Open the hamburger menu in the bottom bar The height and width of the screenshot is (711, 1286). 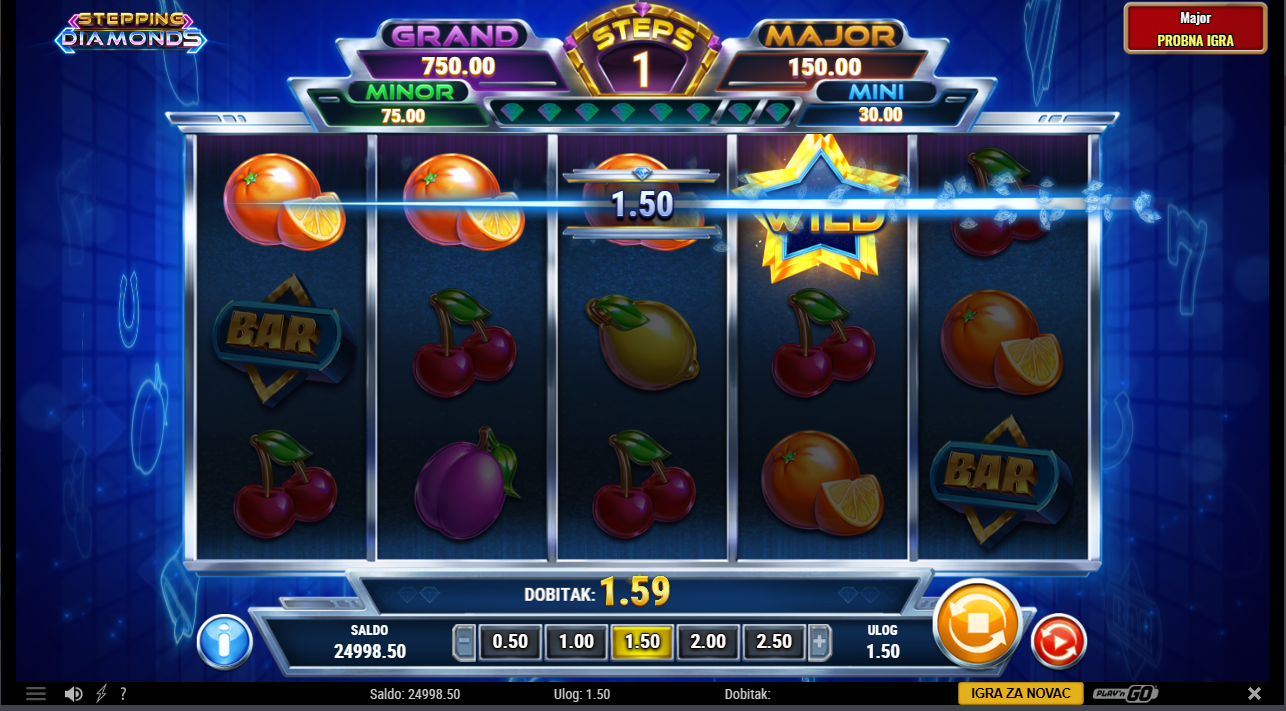36,694
